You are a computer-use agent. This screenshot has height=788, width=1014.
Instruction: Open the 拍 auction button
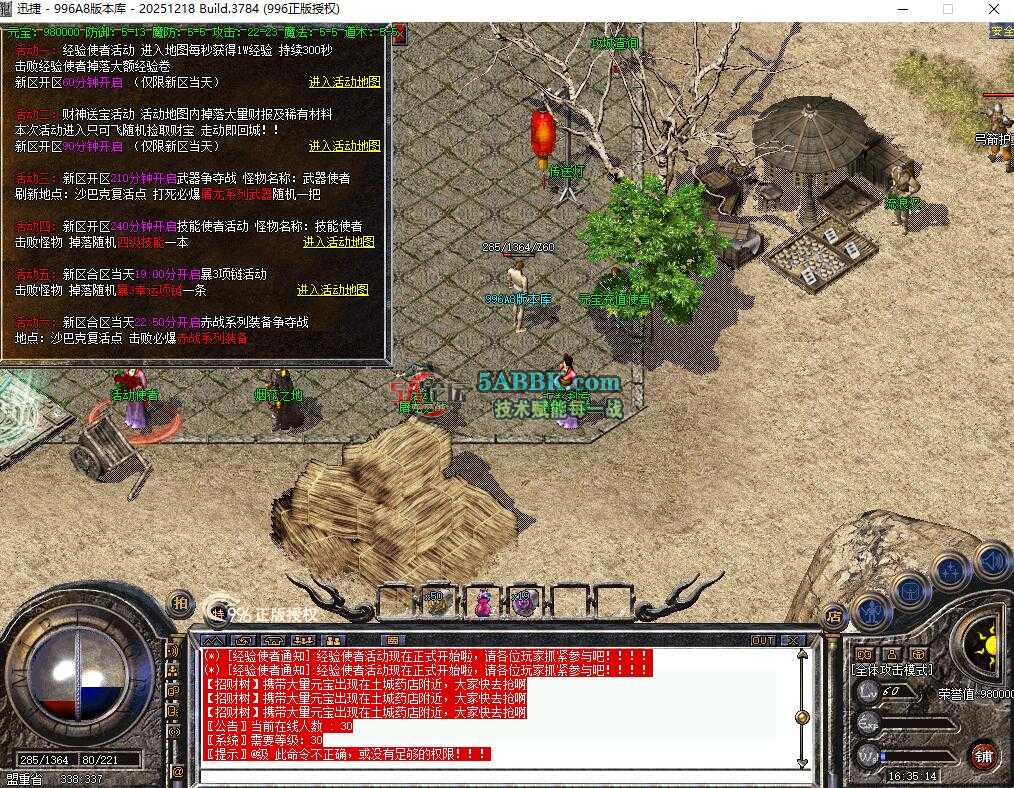tap(181, 602)
